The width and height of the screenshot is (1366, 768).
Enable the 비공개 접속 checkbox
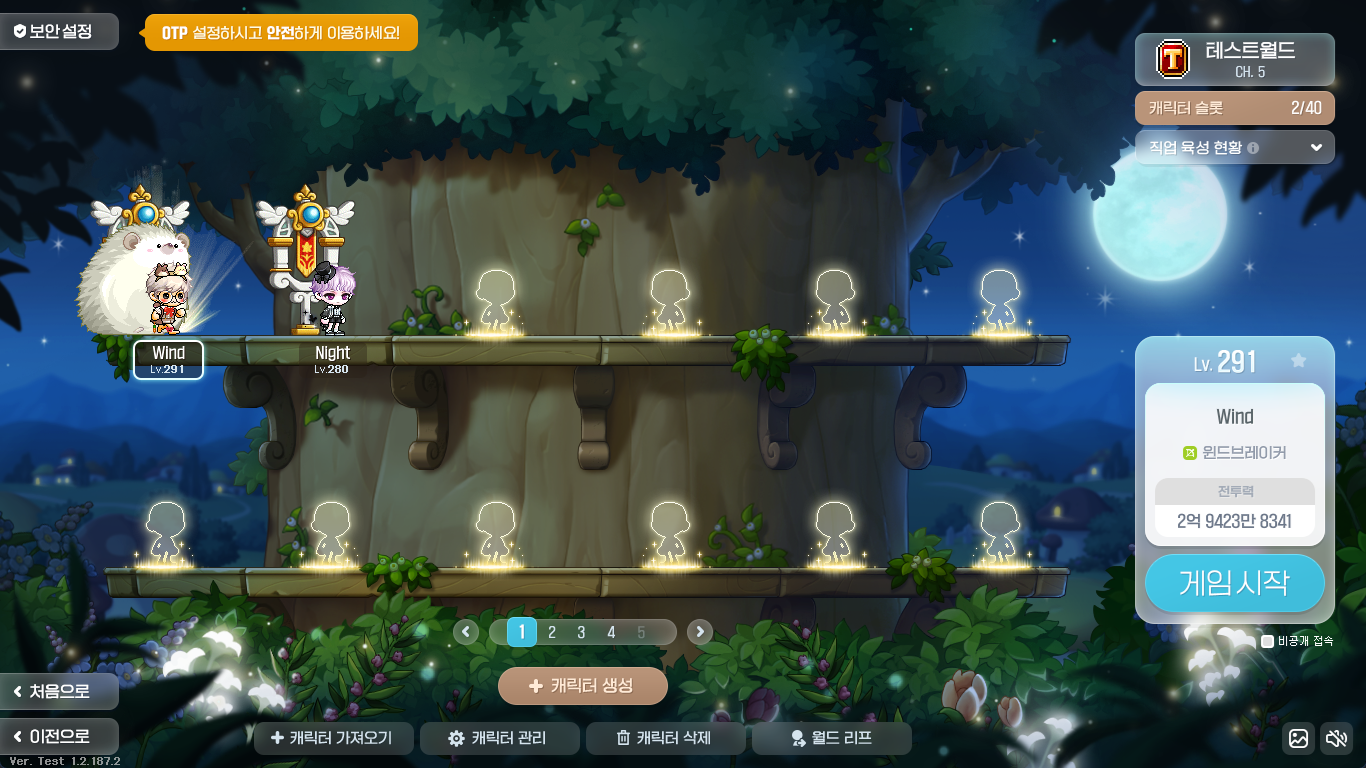tap(1268, 641)
